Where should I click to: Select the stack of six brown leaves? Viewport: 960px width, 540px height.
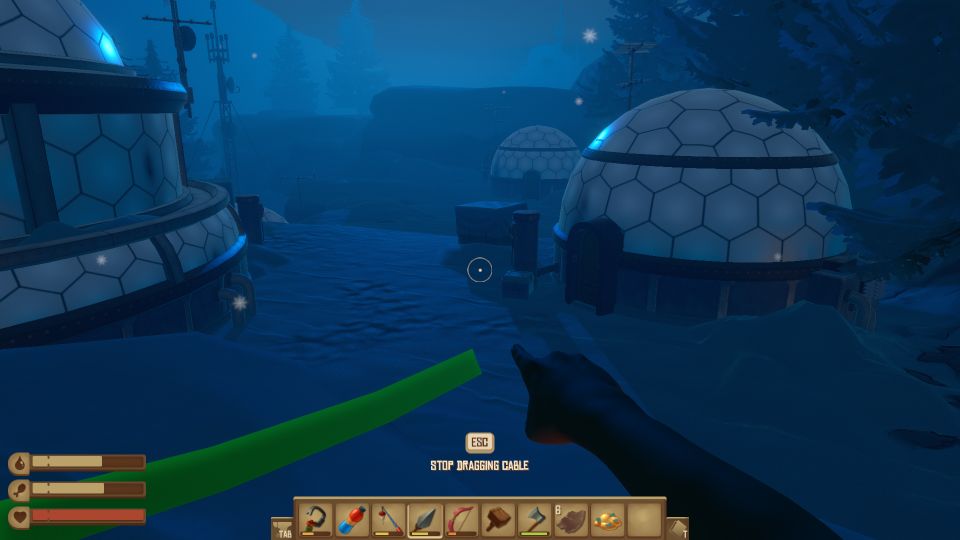571,520
